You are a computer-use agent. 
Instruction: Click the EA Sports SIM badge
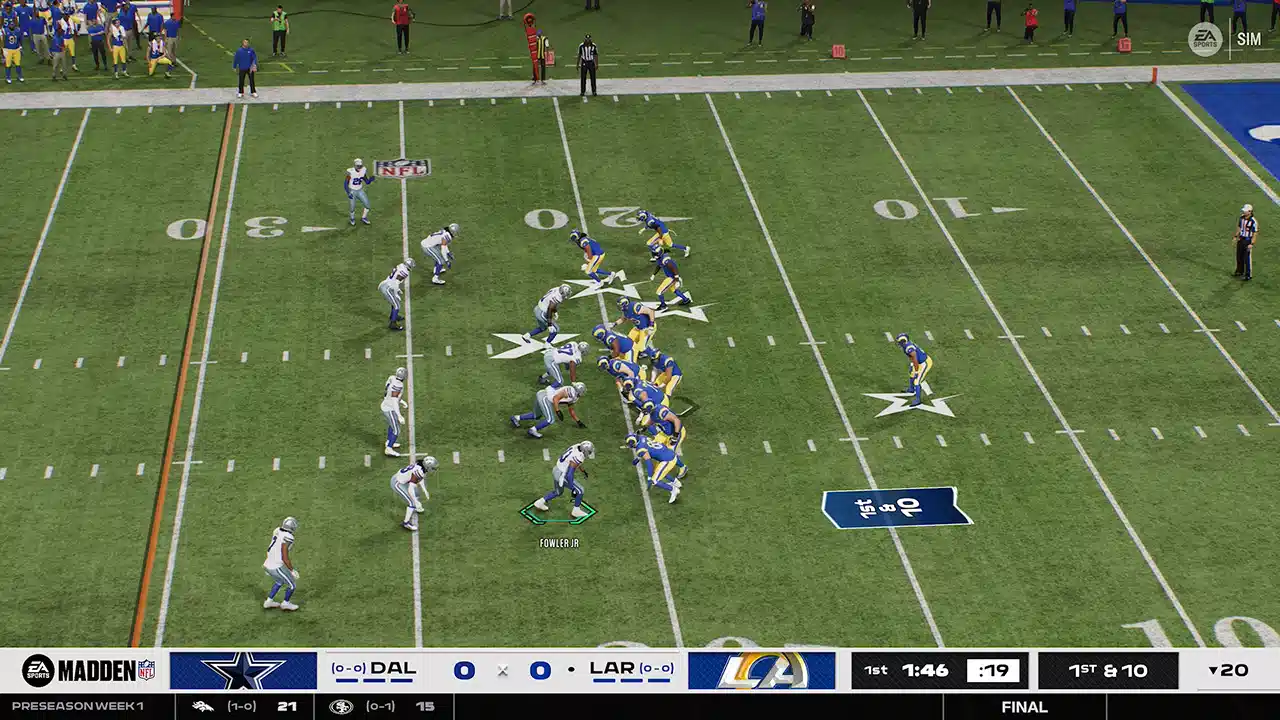click(x=1224, y=39)
